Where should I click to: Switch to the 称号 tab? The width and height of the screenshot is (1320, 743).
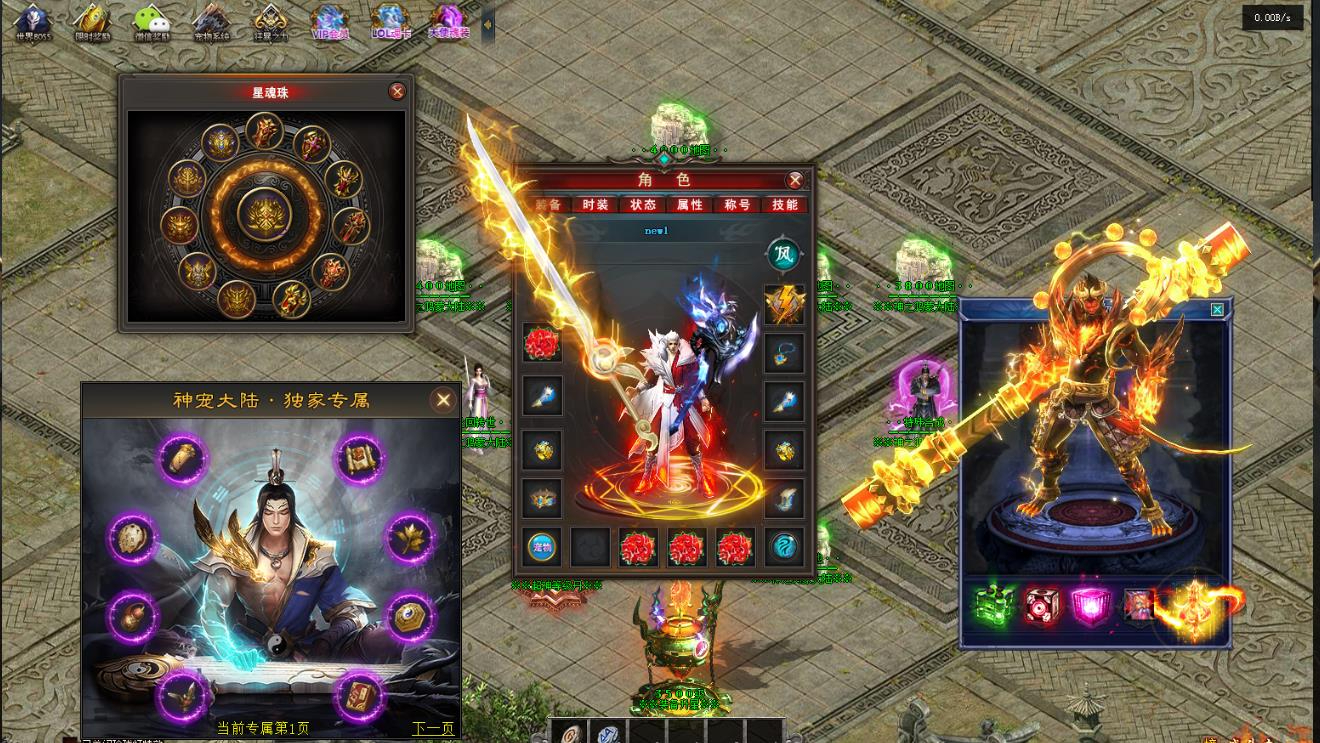click(738, 205)
